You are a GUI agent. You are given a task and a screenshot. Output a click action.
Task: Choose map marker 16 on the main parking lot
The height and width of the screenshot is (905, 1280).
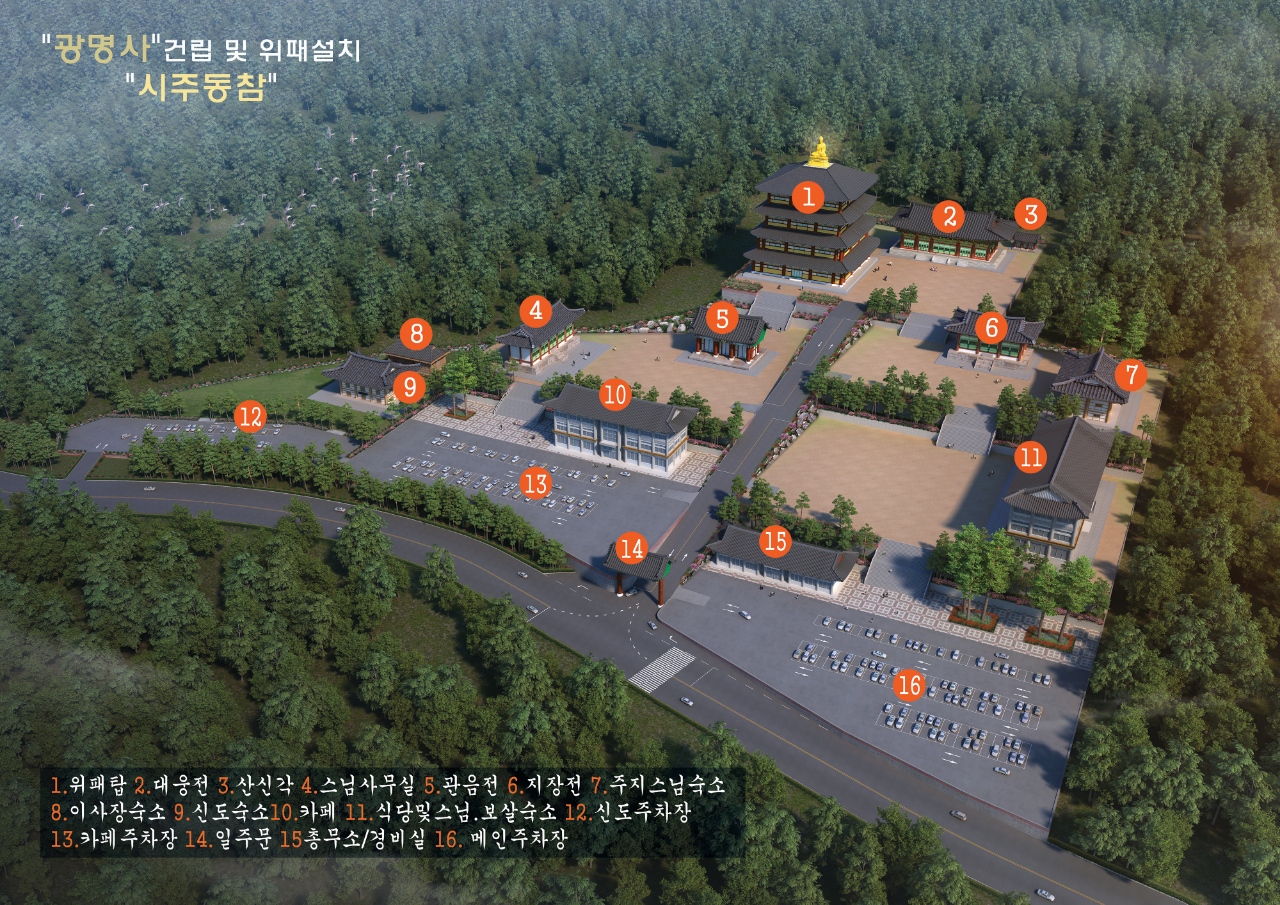click(x=909, y=686)
